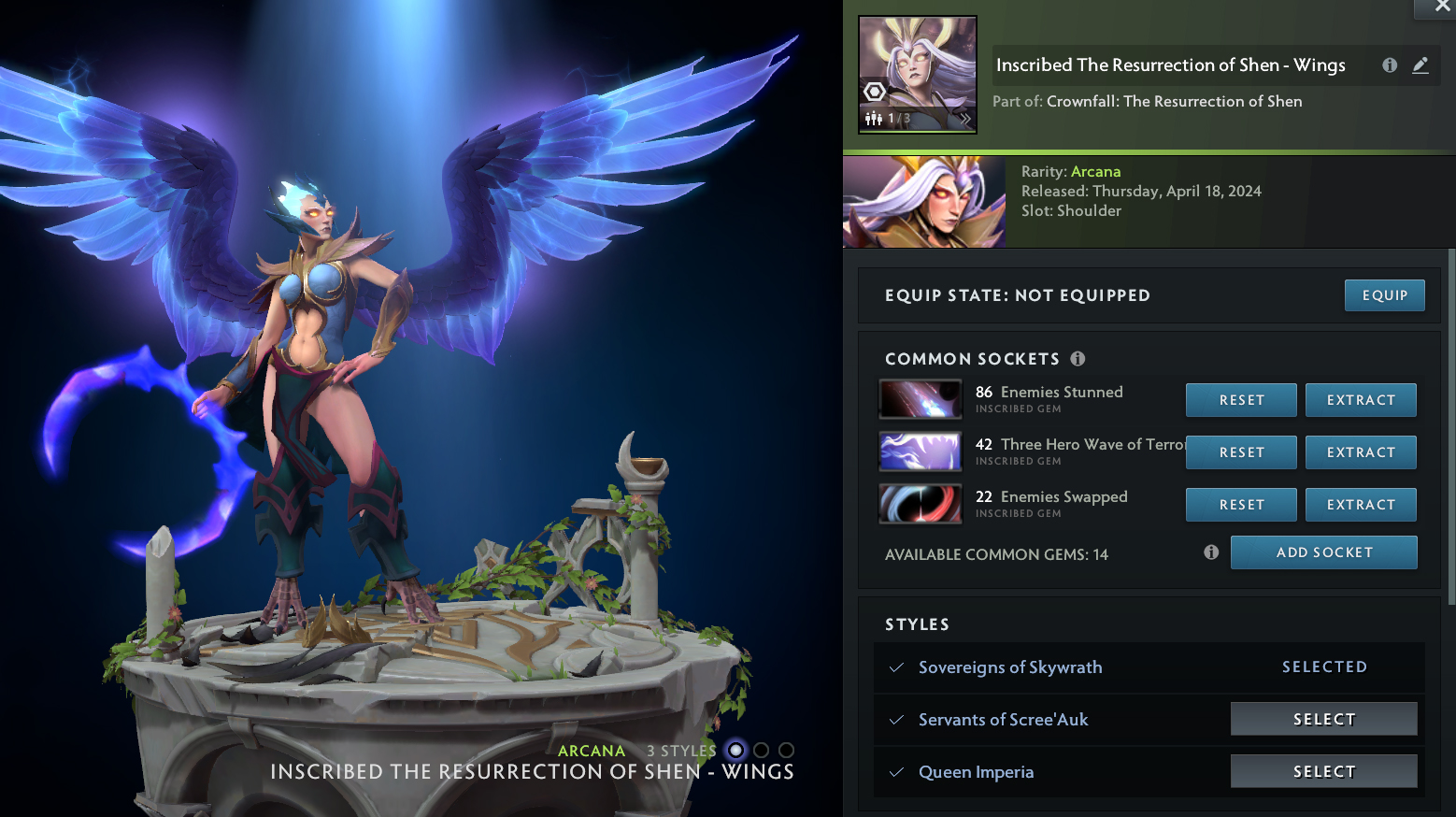Equip the Resurrection of Shen Wings
1456x817 pixels.
(x=1384, y=295)
